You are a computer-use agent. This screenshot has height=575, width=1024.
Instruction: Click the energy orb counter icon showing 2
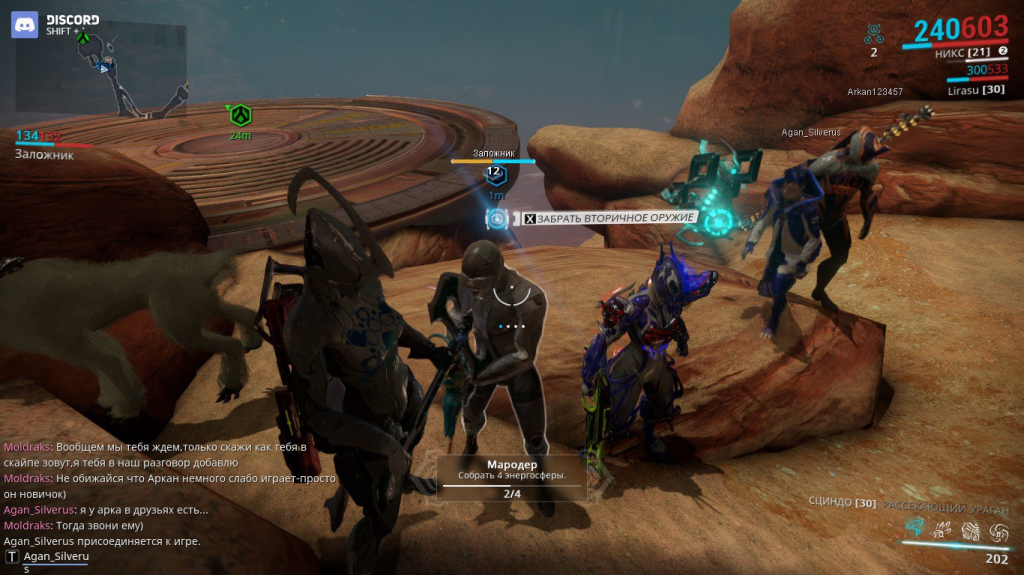874,35
